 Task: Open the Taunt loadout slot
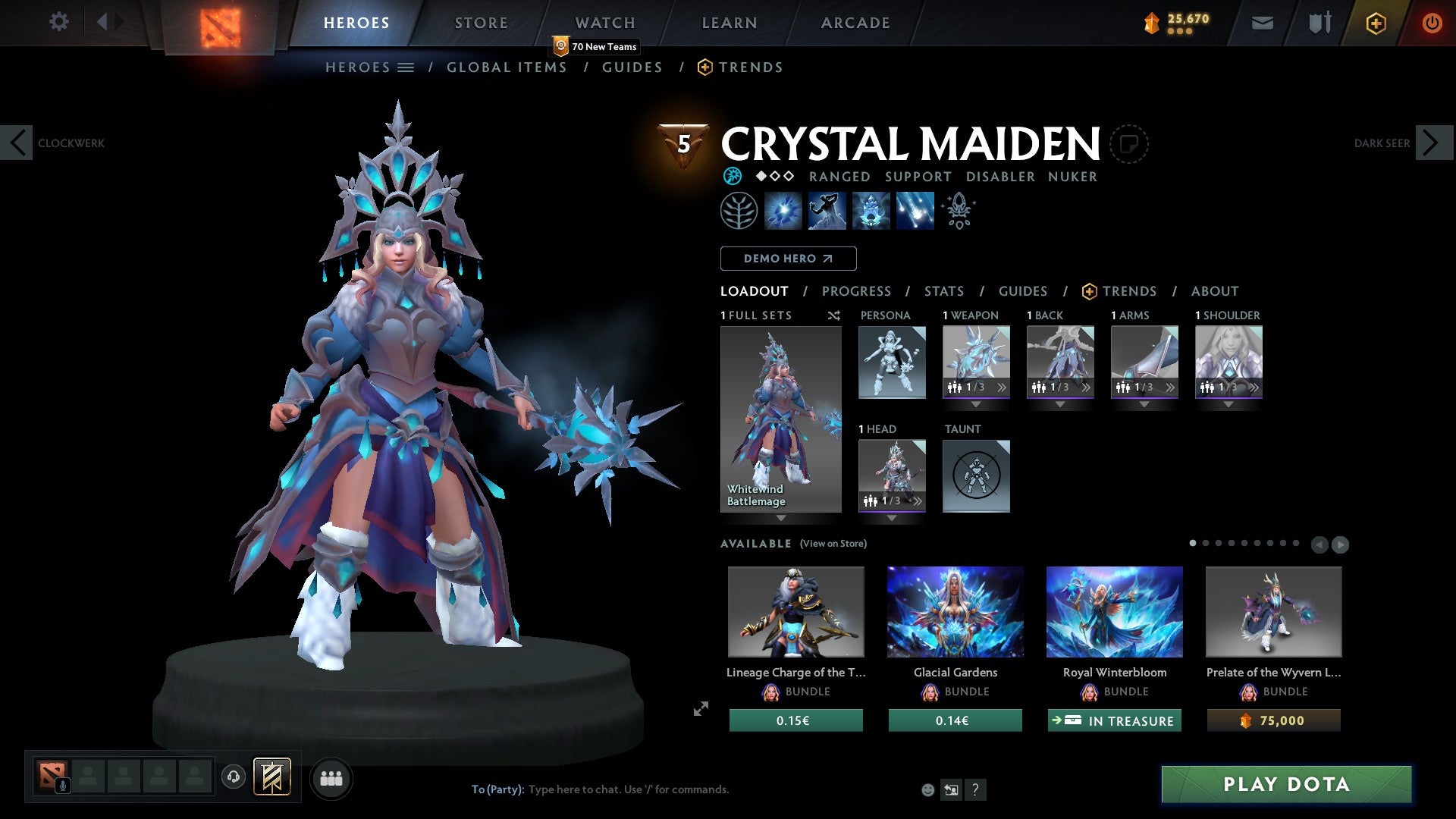[976, 475]
